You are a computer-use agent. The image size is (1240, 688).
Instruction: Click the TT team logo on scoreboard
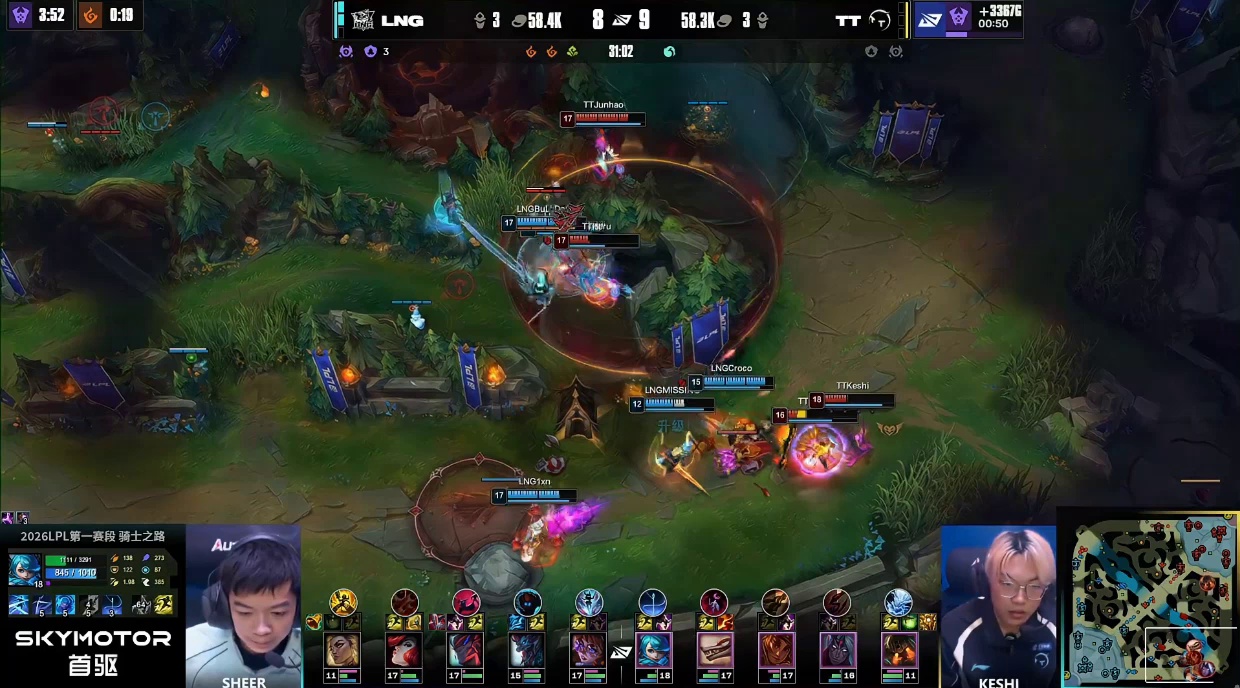pos(880,20)
